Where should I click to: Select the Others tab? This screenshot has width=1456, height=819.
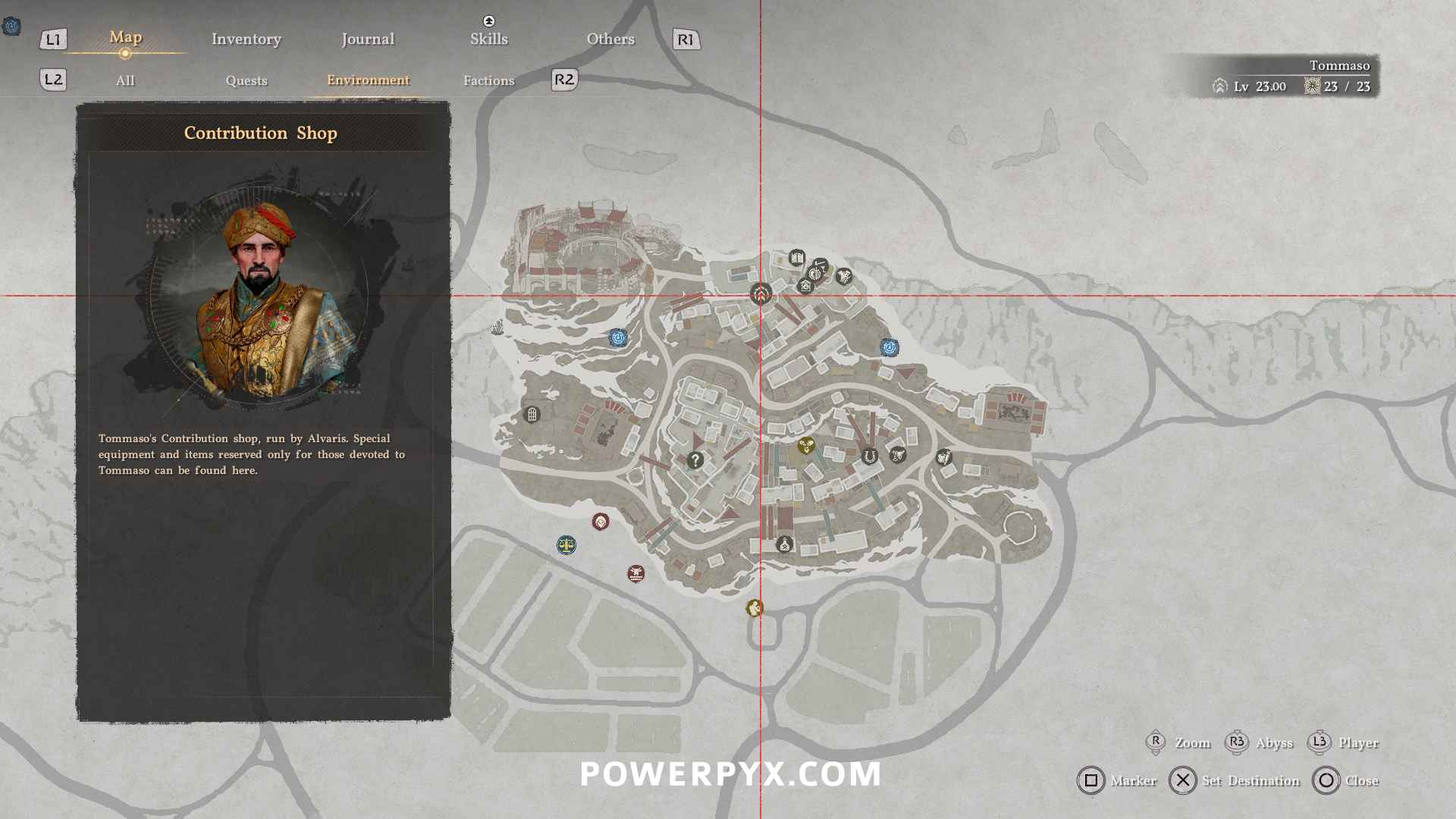[x=610, y=39]
